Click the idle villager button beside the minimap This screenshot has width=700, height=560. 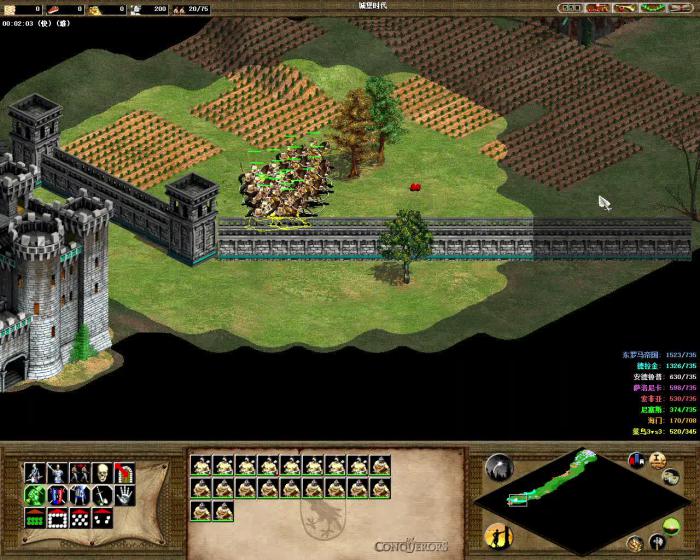[497, 535]
